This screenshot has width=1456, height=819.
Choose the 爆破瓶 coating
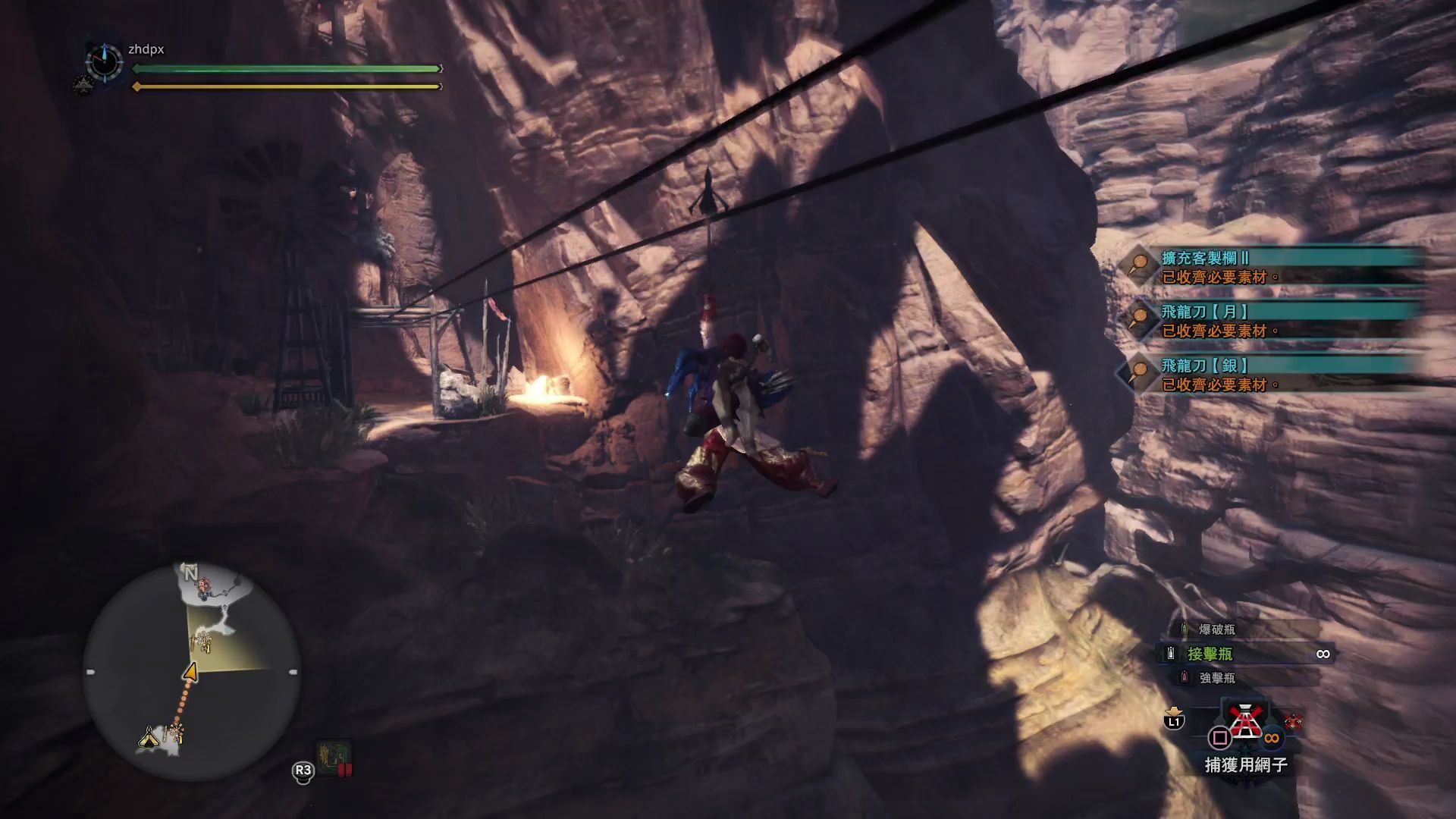pos(1216,629)
